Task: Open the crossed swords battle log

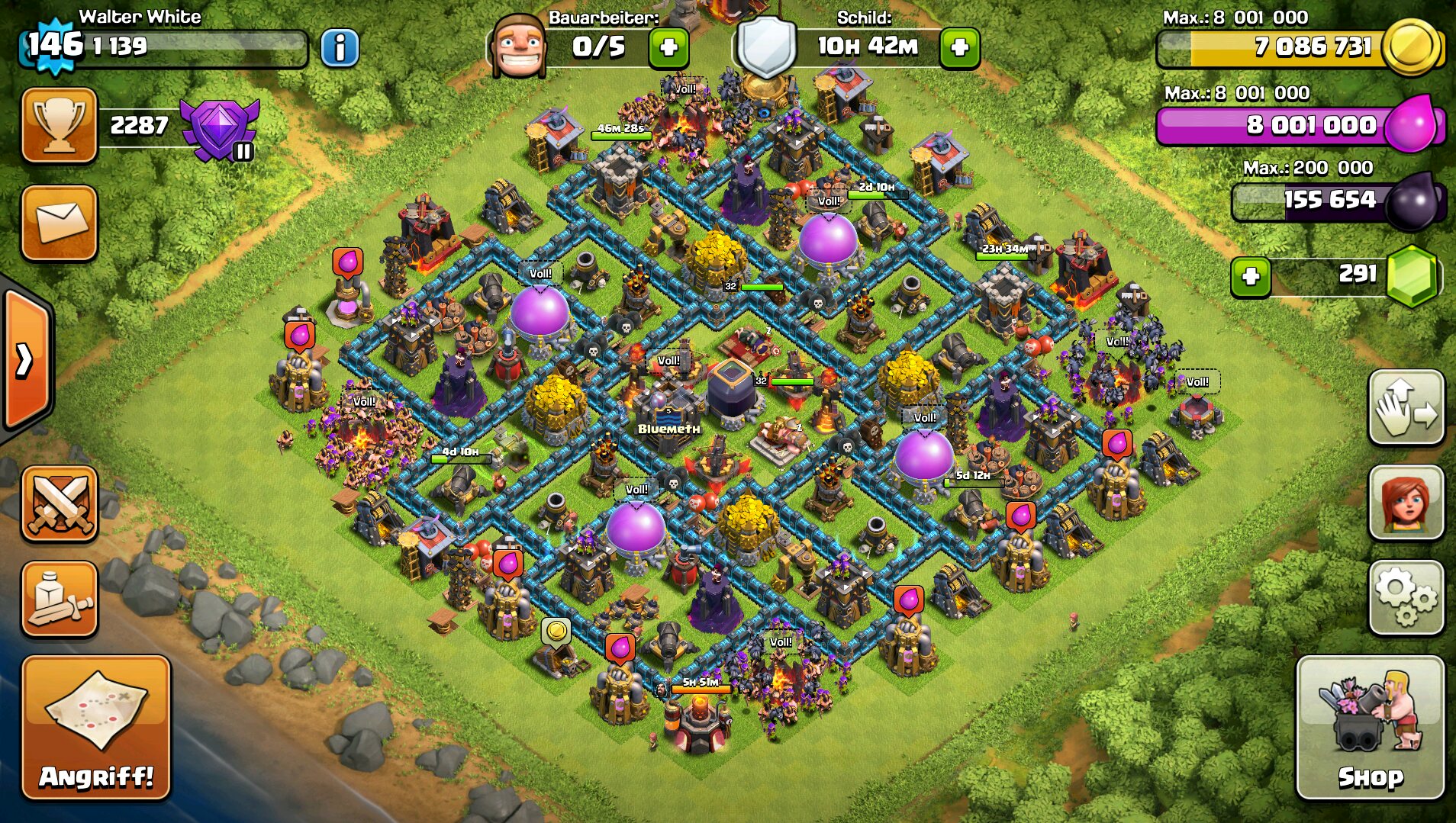Action: click(x=60, y=503)
